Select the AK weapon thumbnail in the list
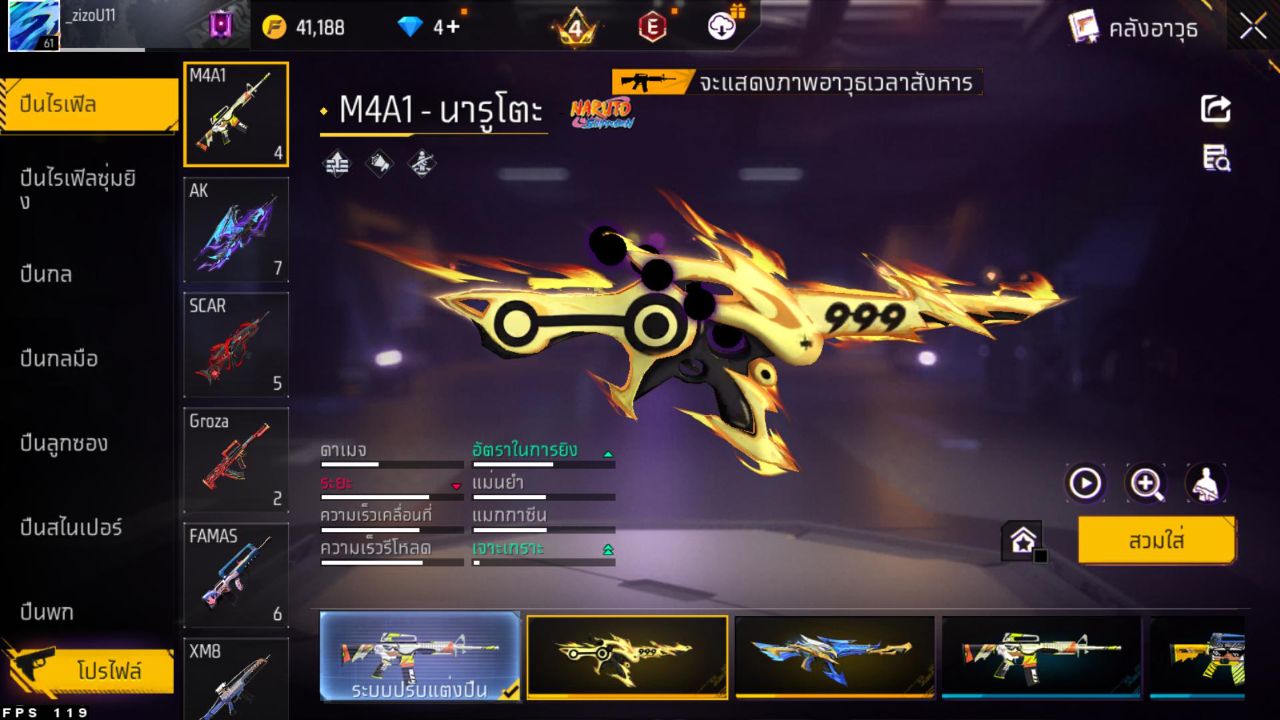The height and width of the screenshot is (720, 1280). tap(235, 230)
